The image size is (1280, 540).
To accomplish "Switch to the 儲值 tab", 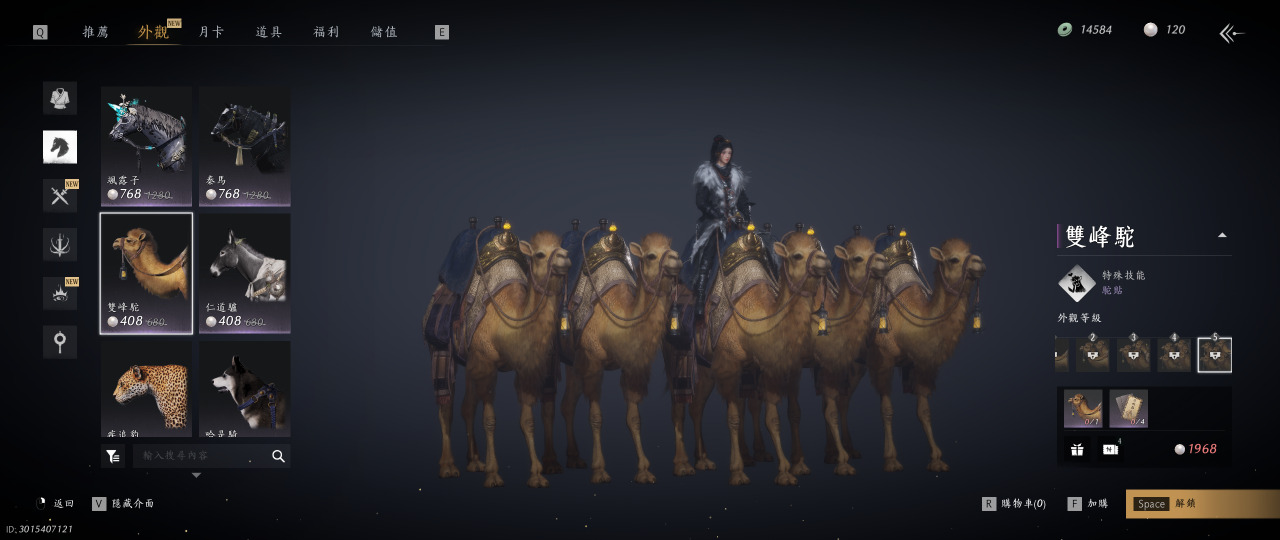I will pyautogui.click(x=384, y=32).
